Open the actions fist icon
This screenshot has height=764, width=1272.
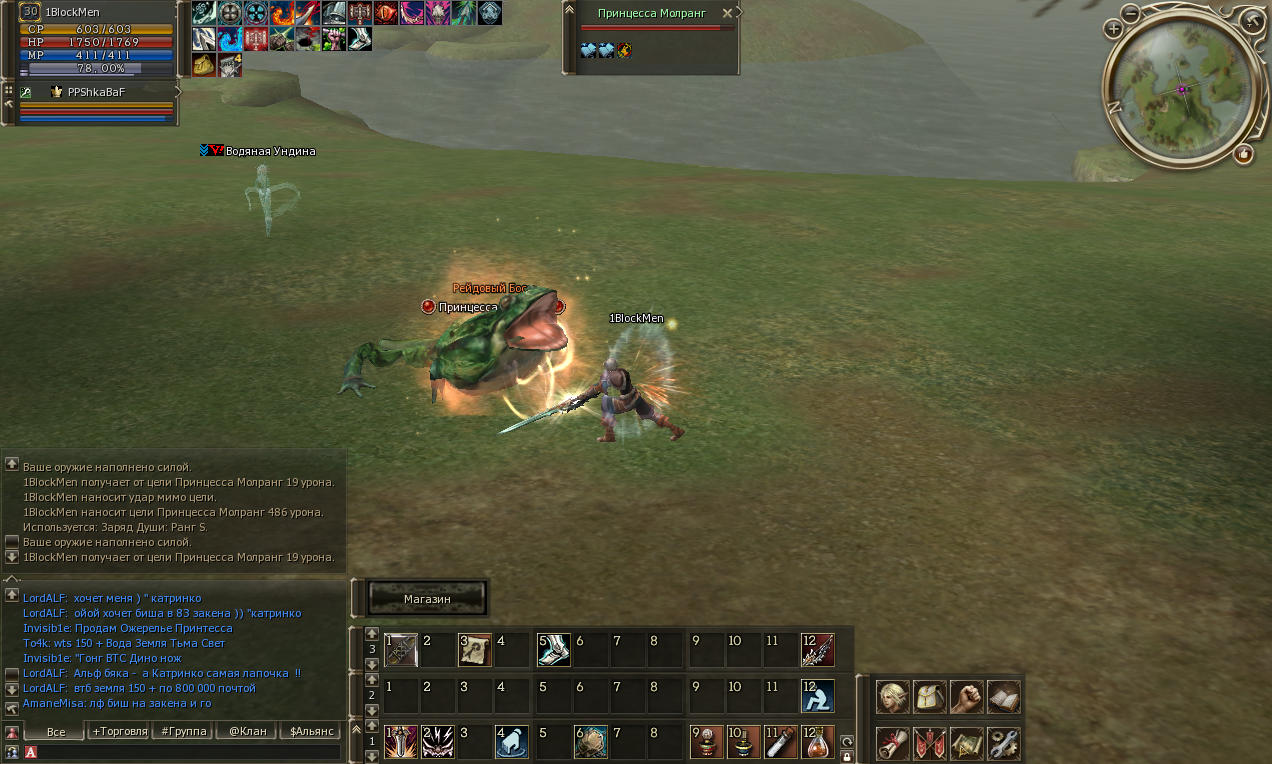pyautogui.click(x=966, y=696)
